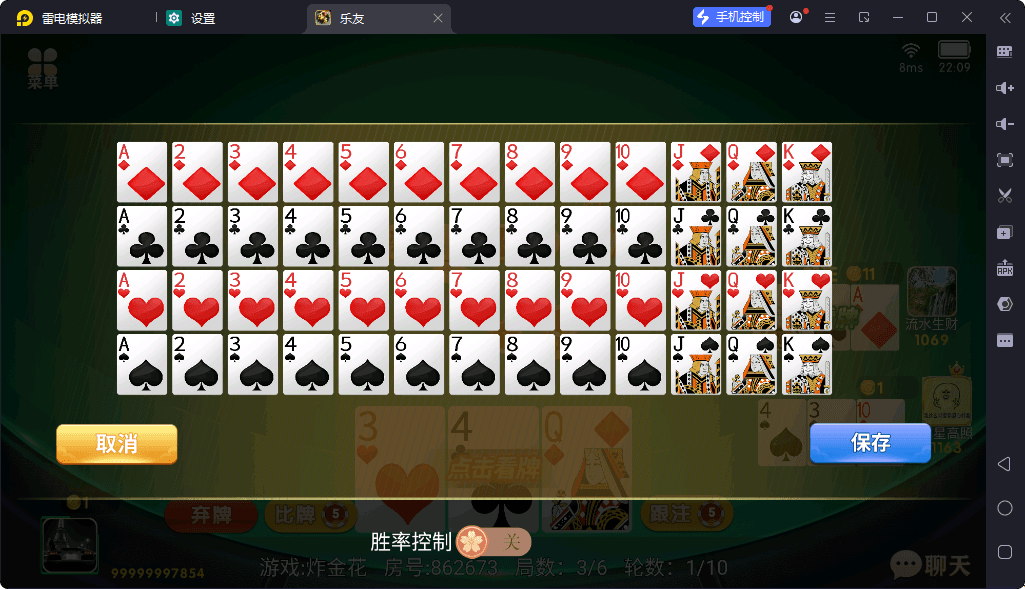Pick the 4 of clubs card
Viewport: 1025px width, 589px height.
tap(308, 236)
